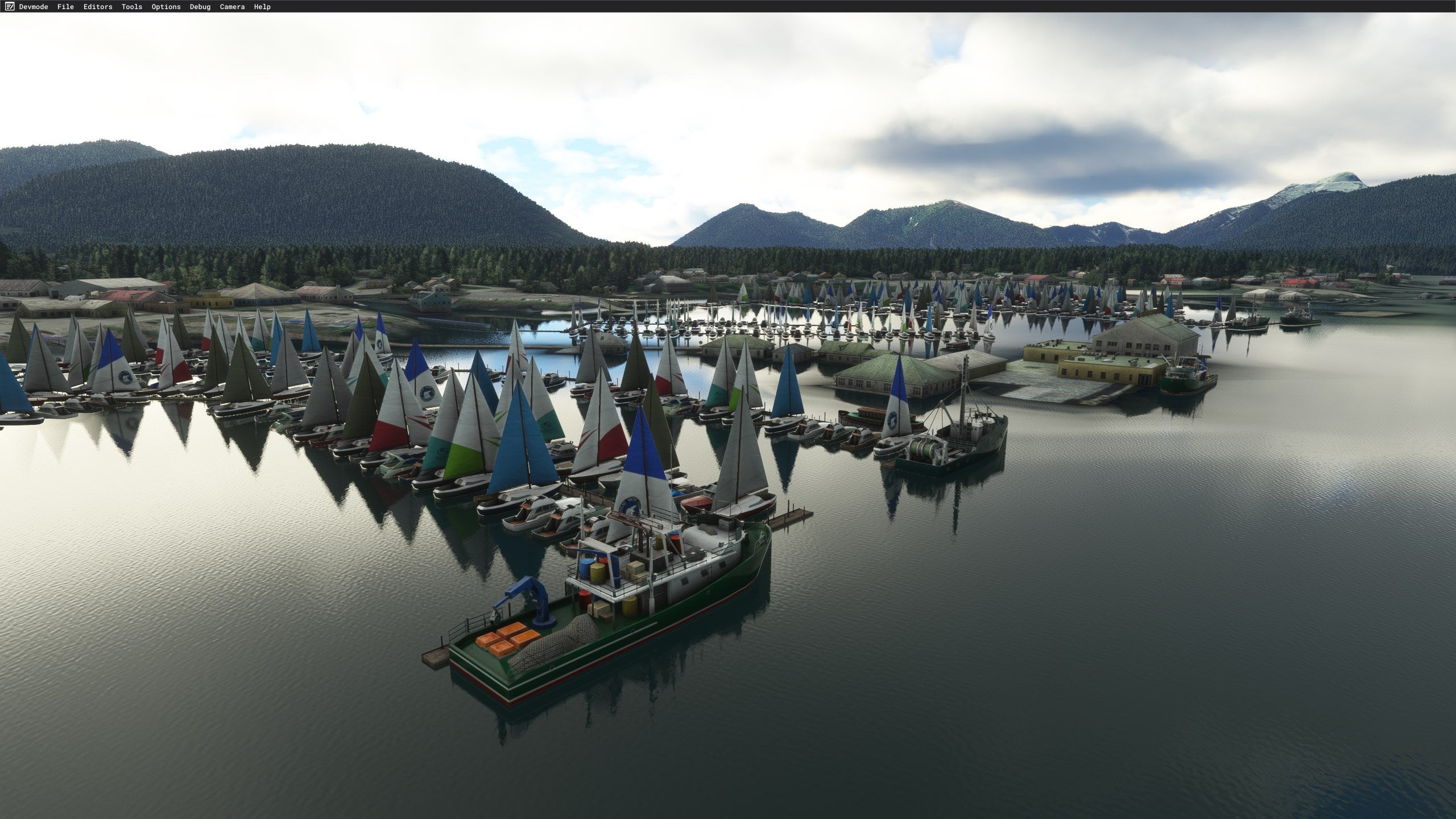The height and width of the screenshot is (819, 1456).
Task: Expand the Tools menu
Action: click(x=132, y=7)
